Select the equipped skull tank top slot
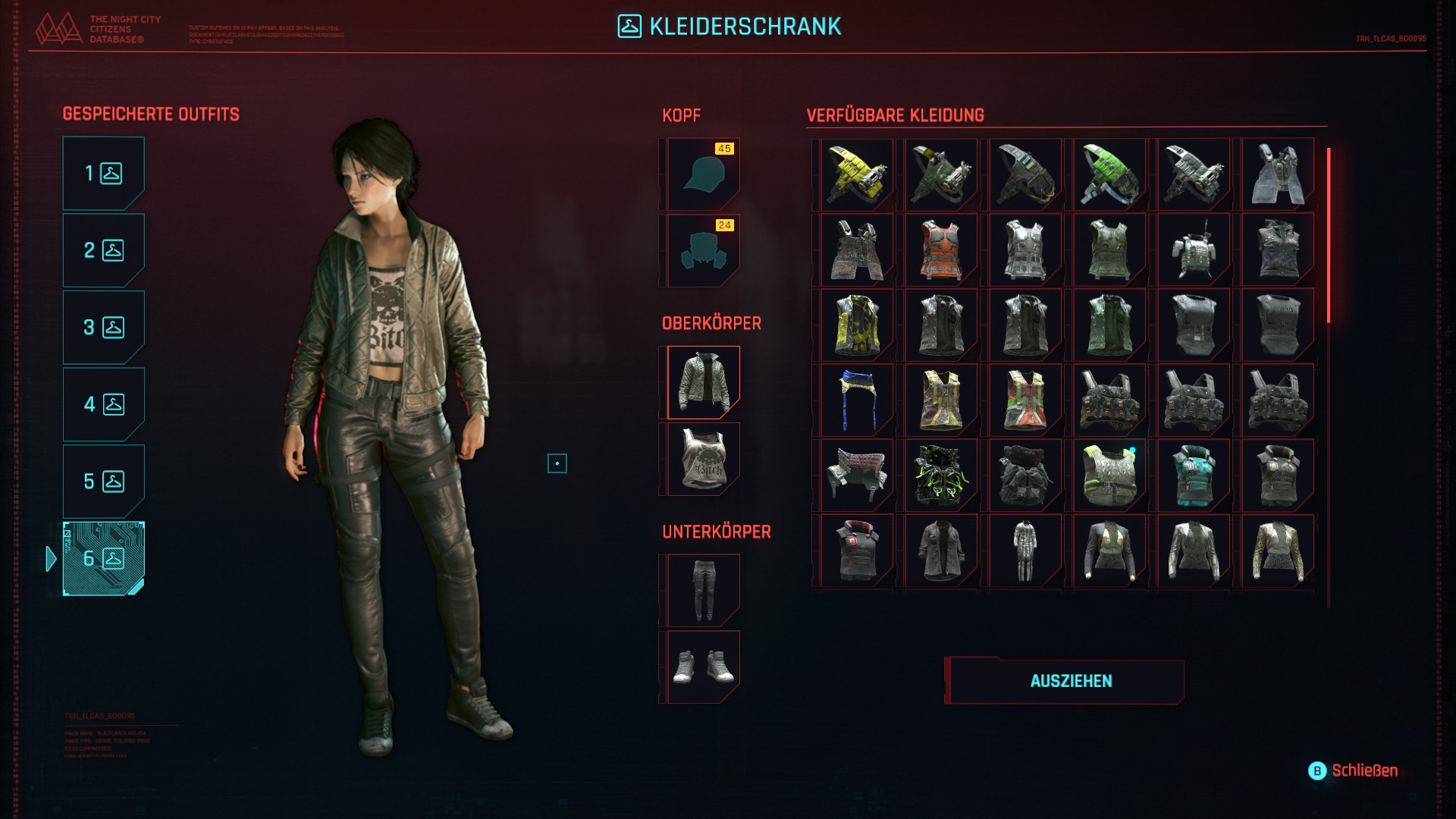Screen dimensions: 1456x819 [x=703, y=460]
